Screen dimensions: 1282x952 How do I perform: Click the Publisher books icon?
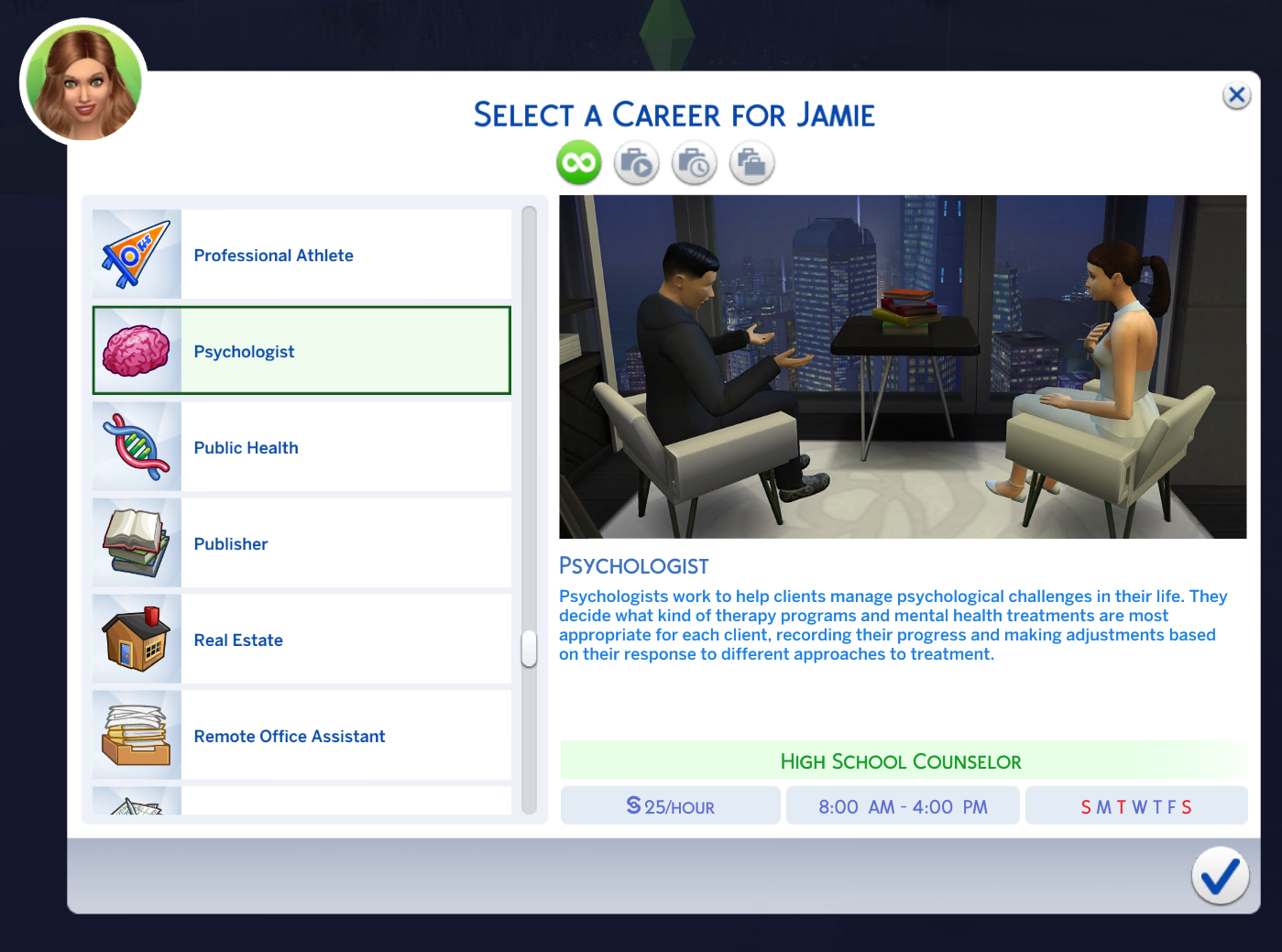[x=136, y=543]
